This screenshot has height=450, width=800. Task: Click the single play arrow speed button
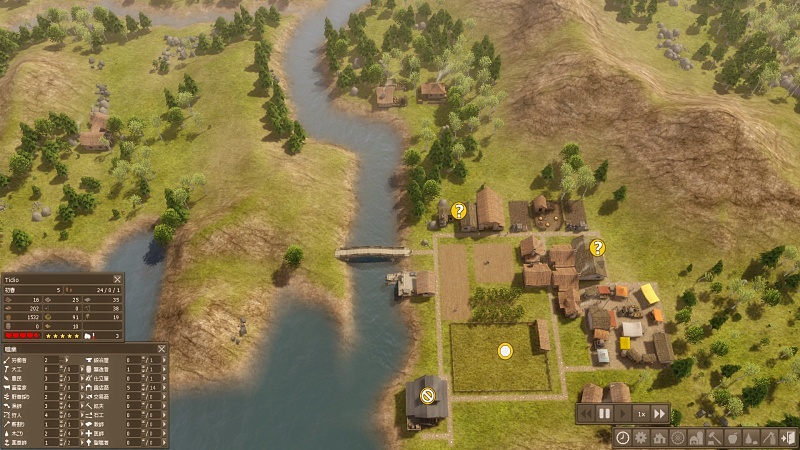[622, 413]
